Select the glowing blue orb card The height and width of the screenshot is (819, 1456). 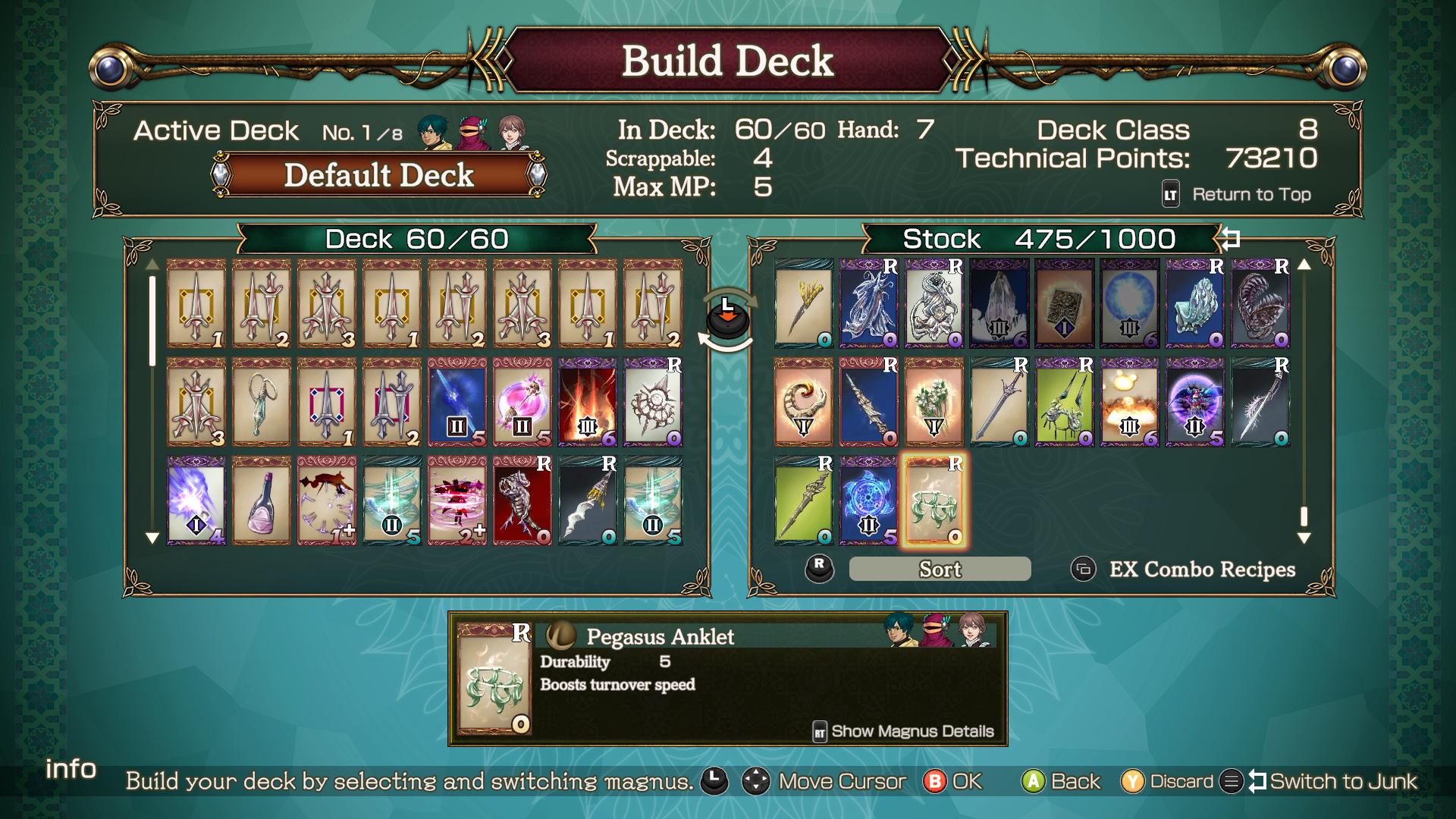click(1129, 303)
